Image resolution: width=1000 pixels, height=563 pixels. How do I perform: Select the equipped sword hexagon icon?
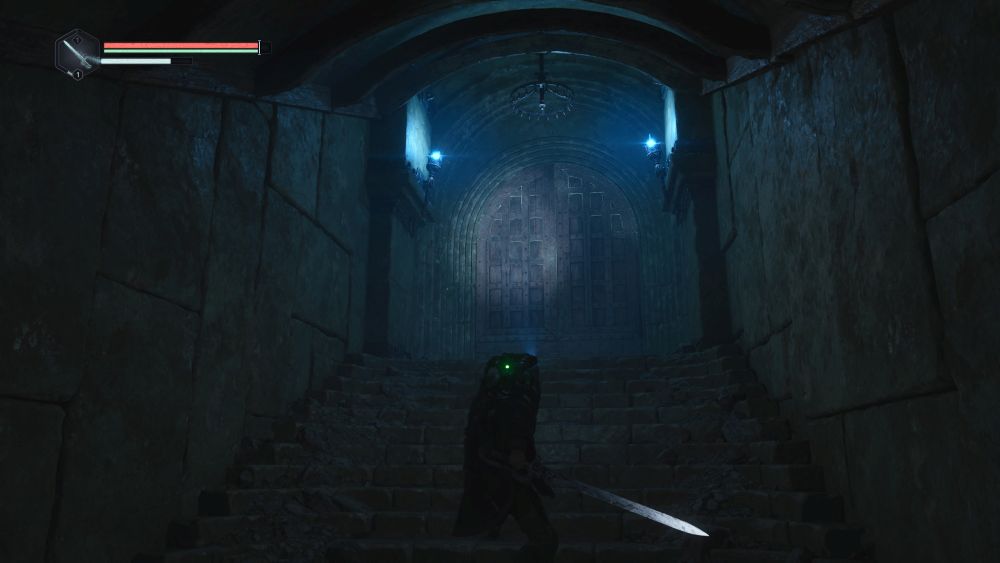(x=77, y=53)
